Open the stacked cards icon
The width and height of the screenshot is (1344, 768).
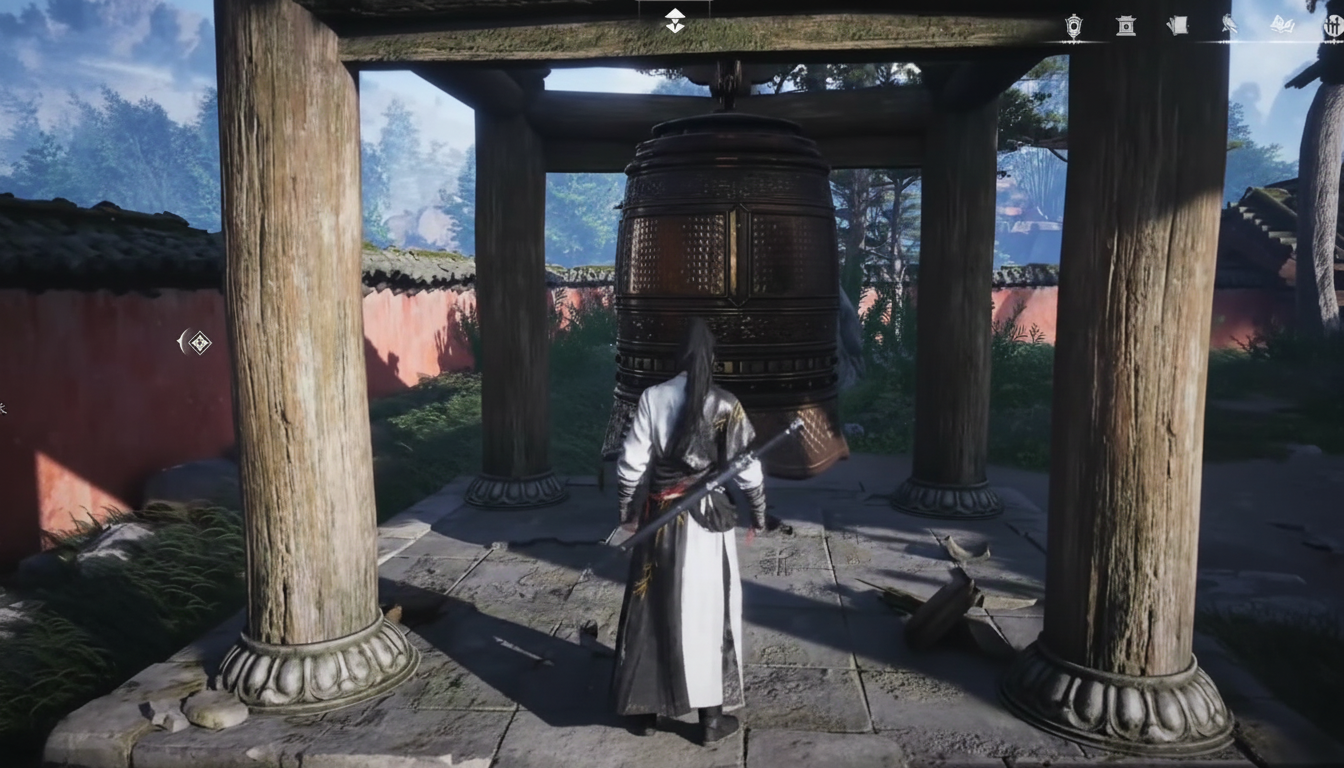(1178, 26)
